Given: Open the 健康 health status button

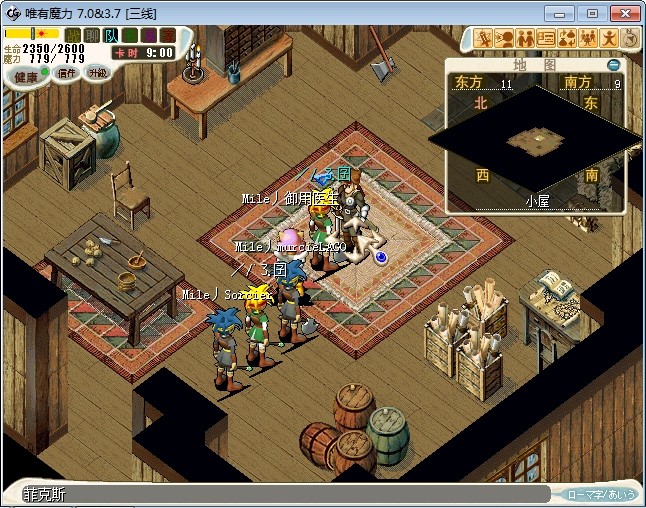Looking at the screenshot, I should coord(26,76).
